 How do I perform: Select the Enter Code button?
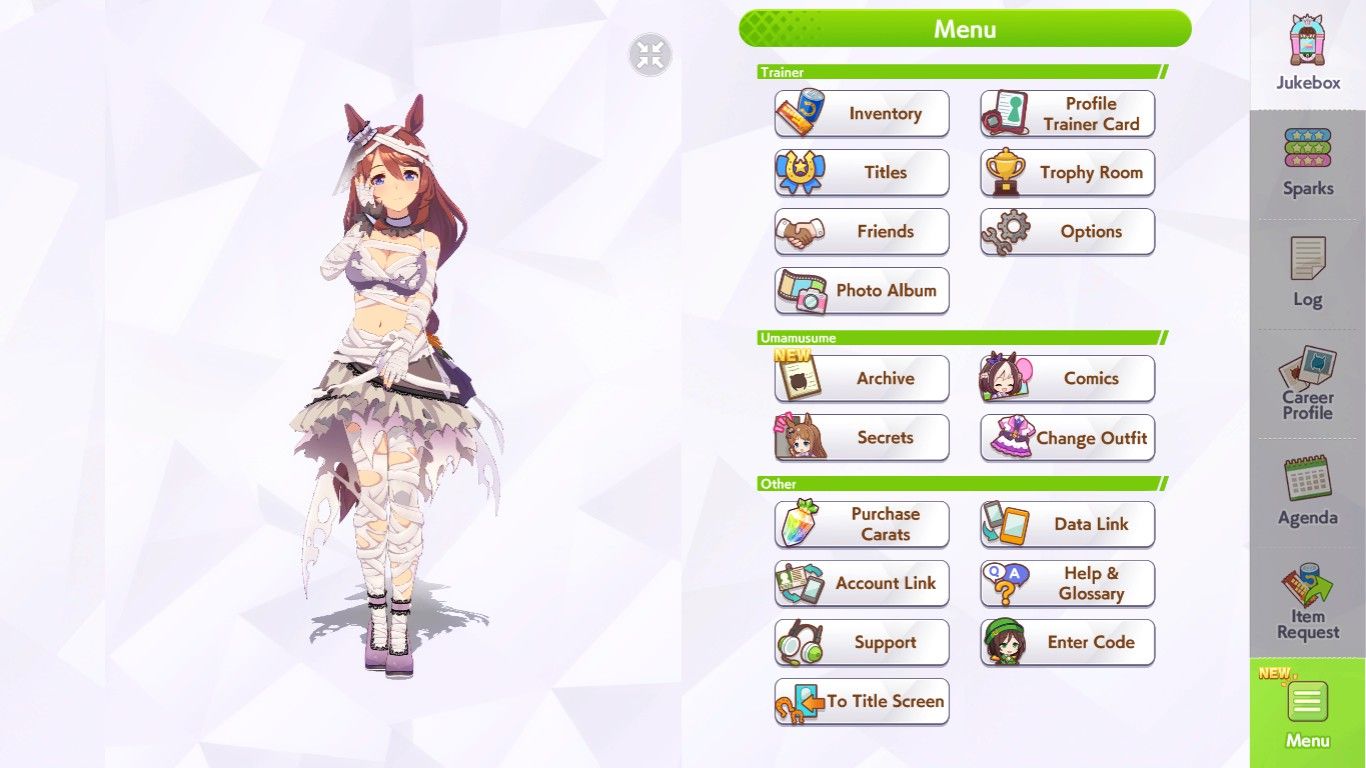[x=1067, y=643]
